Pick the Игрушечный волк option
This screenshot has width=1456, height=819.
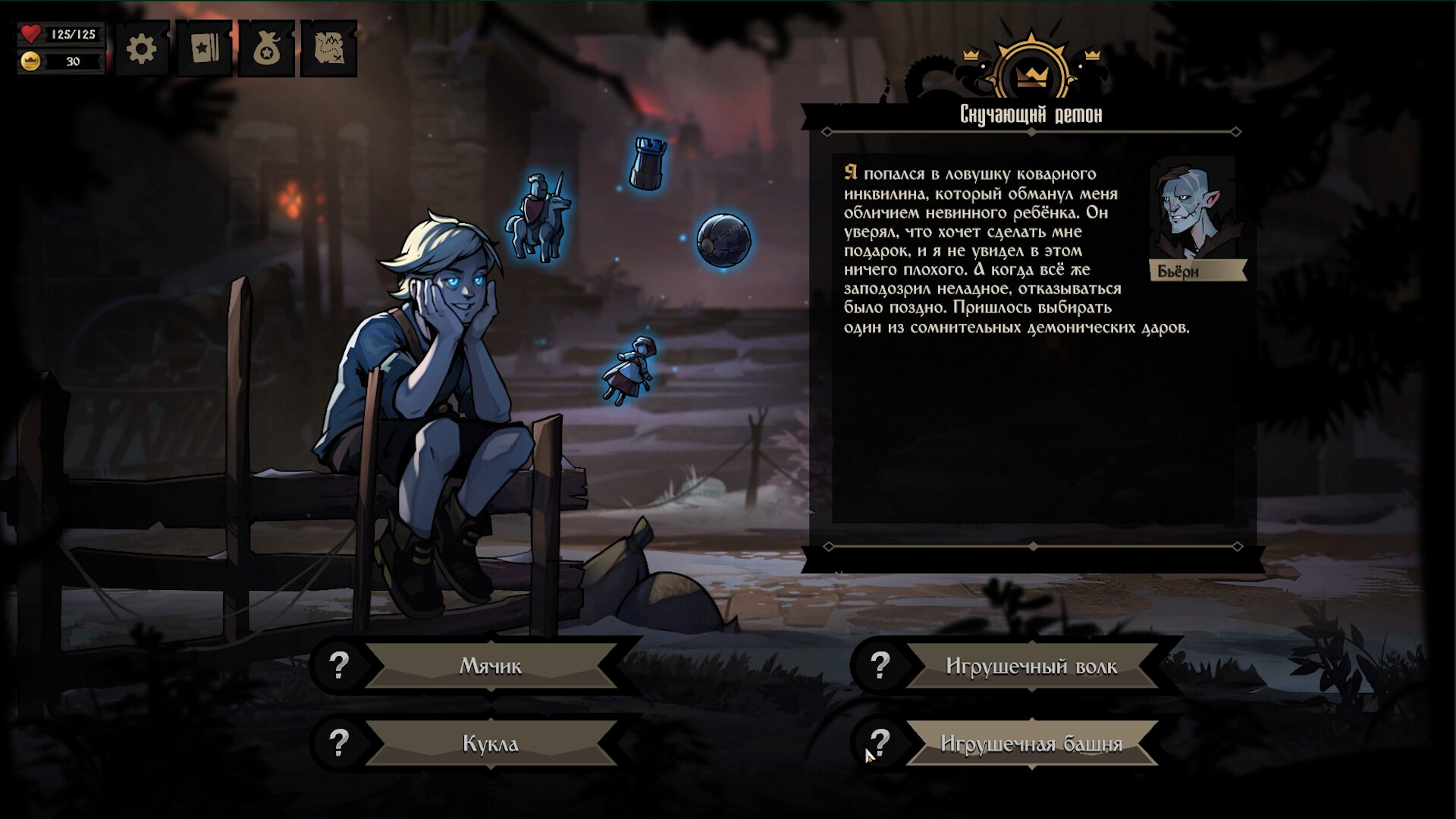point(1031,667)
